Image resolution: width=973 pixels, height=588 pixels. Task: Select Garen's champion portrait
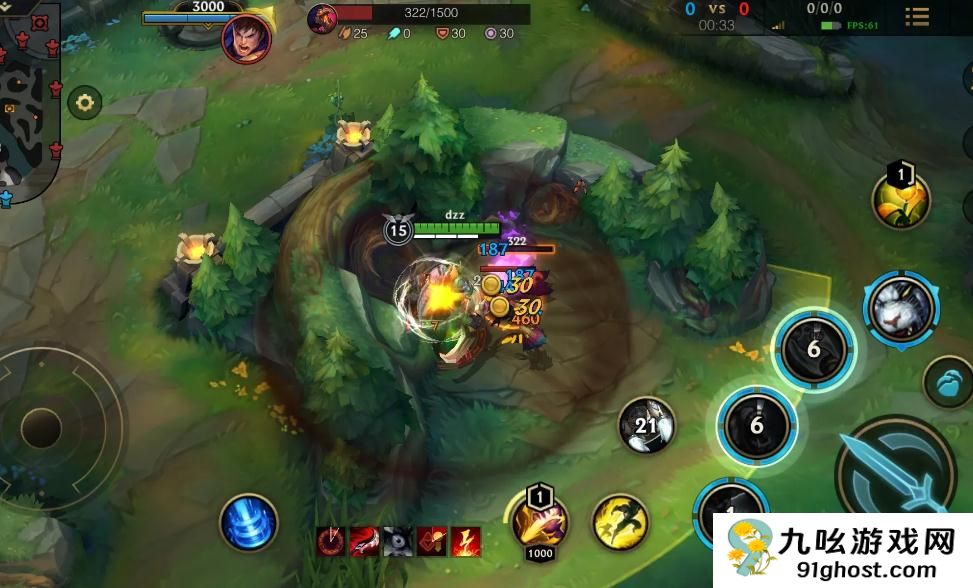[x=245, y=39]
